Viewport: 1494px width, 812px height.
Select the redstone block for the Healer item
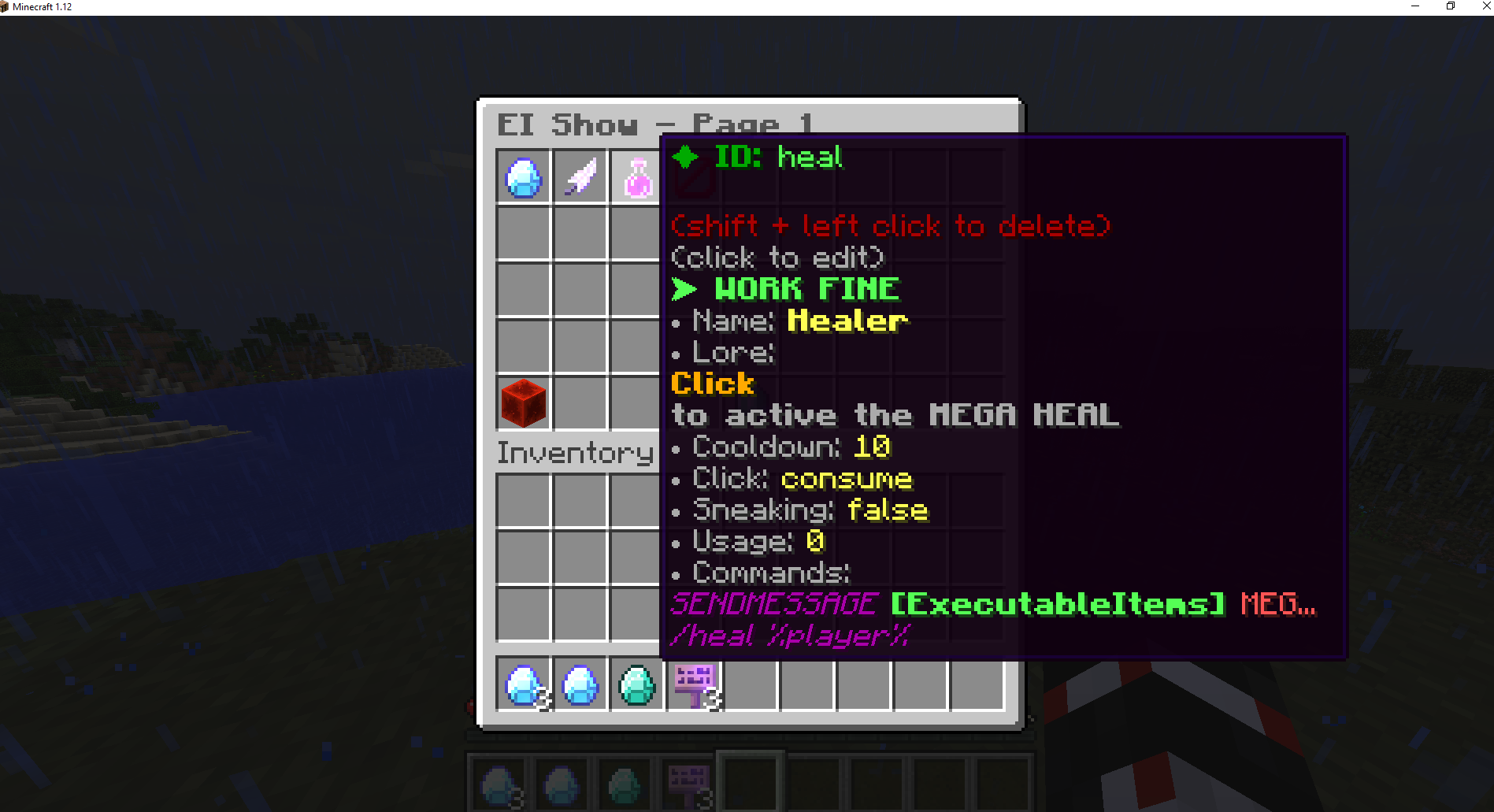(523, 403)
